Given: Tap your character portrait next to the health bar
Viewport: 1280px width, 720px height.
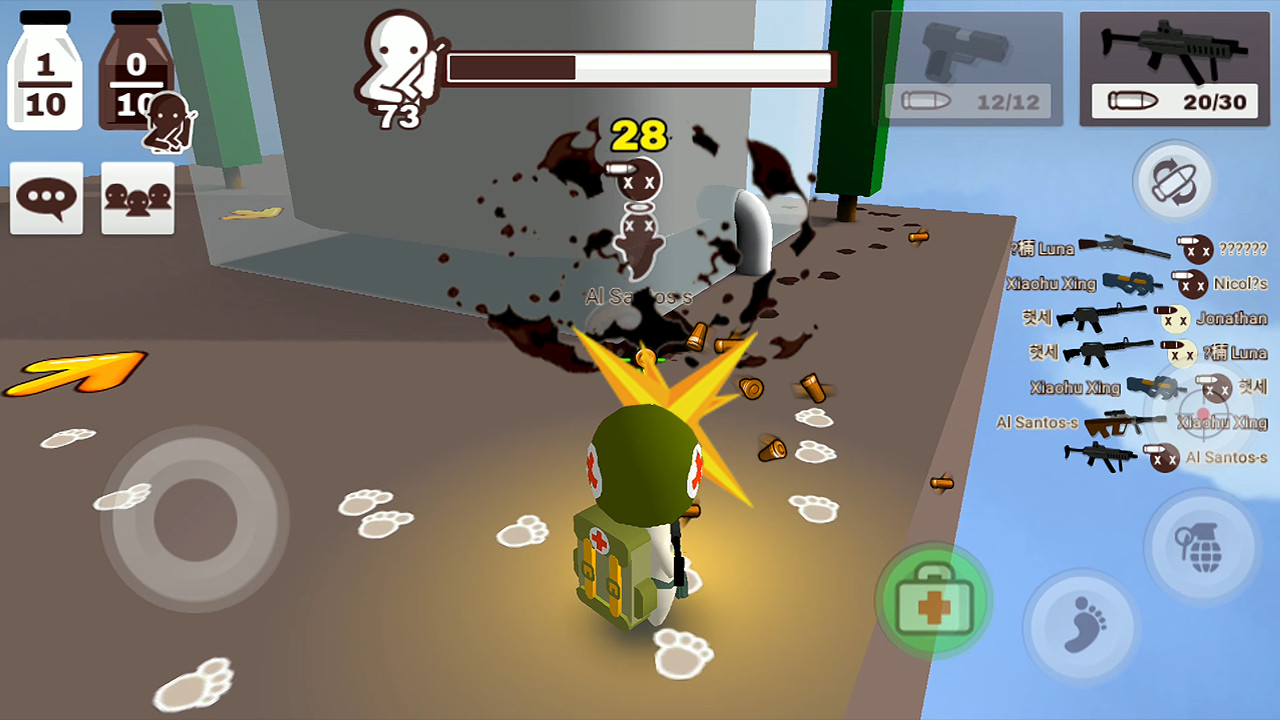Looking at the screenshot, I should [398, 60].
